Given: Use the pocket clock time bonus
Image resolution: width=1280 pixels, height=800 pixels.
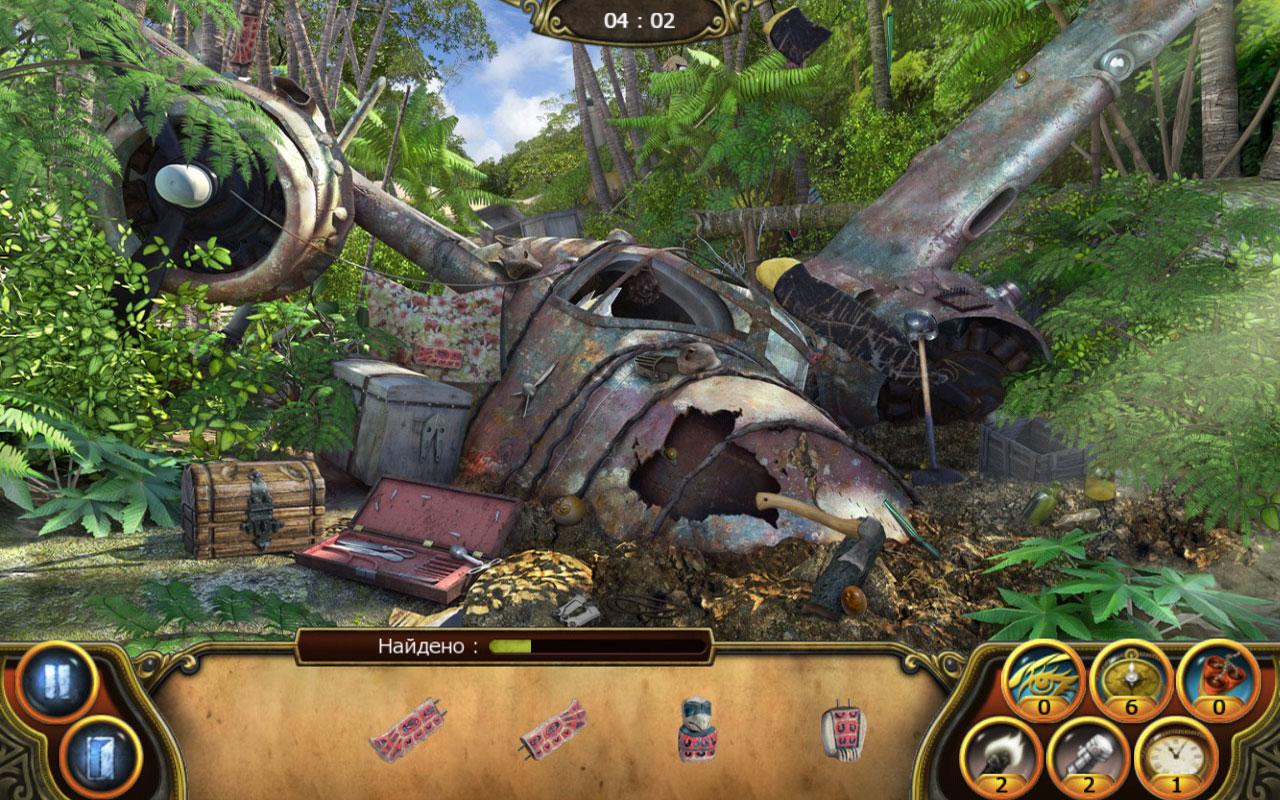Looking at the screenshot, I should (x=1175, y=756).
